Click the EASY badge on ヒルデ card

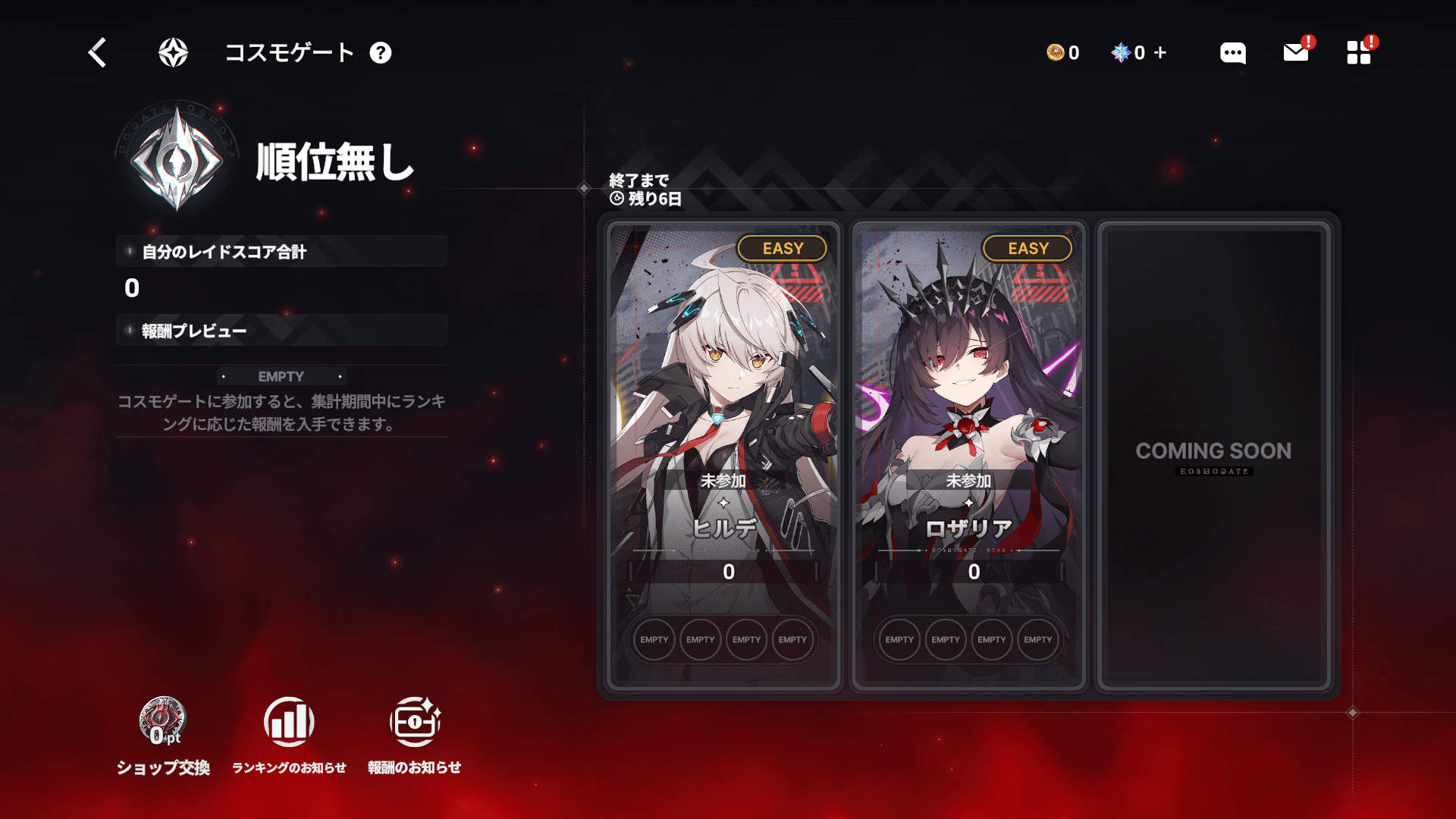point(783,248)
